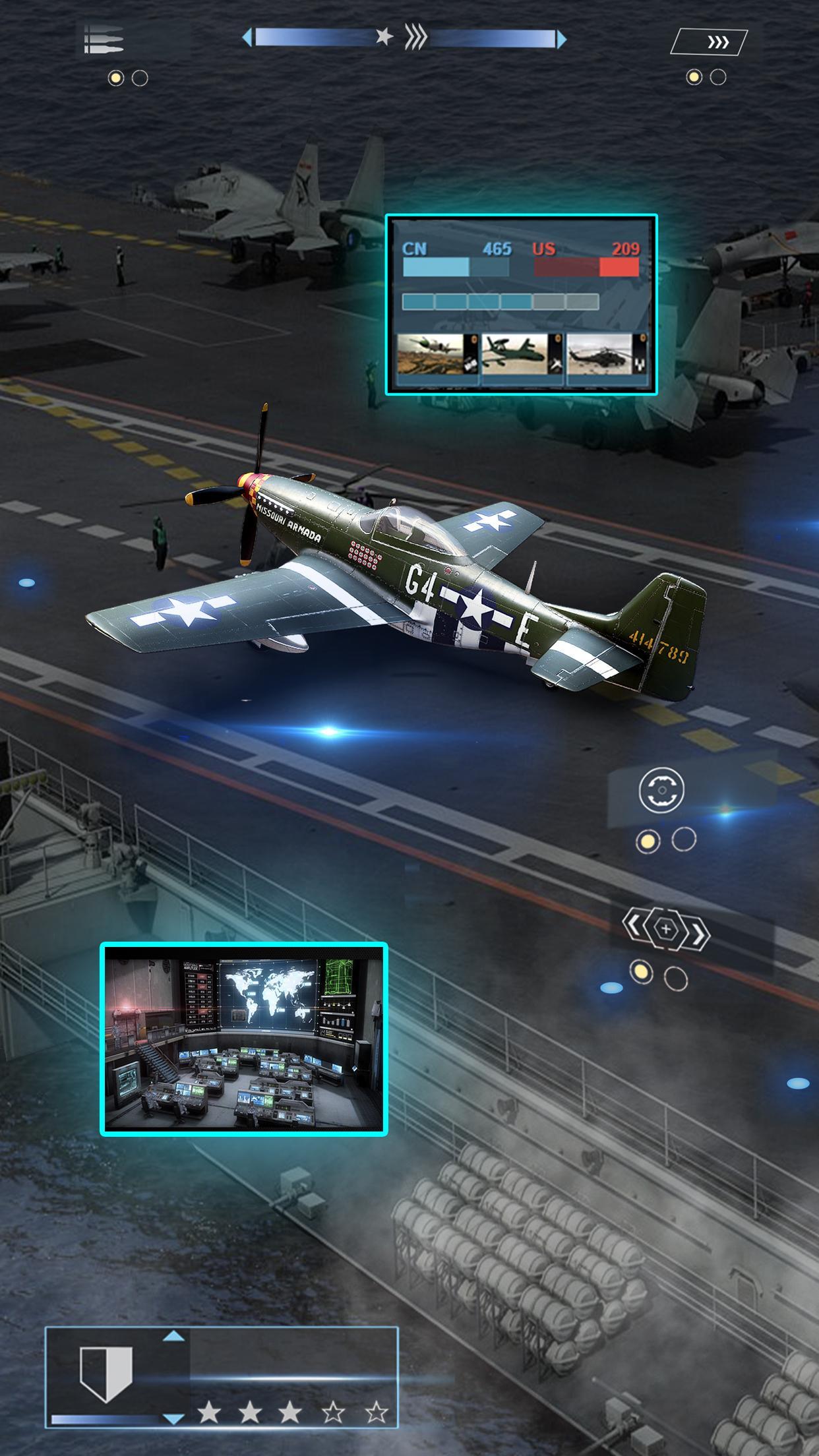The image size is (819, 1456).
Task: Click the left arrow of the top progress bar
Action: tap(247, 38)
